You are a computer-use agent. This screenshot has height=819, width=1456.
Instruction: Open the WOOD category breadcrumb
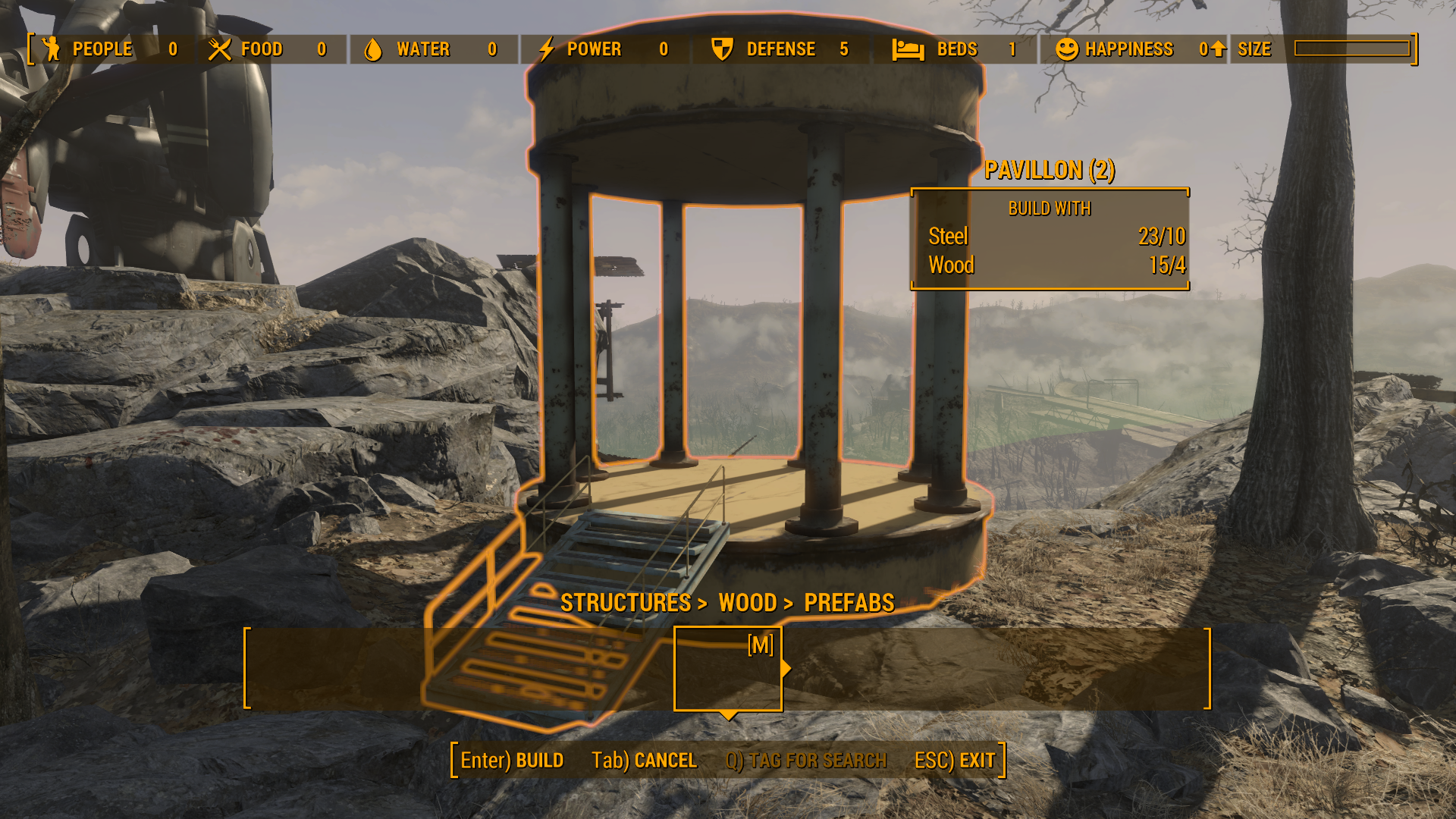pyautogui.click(x=747, y=603)
